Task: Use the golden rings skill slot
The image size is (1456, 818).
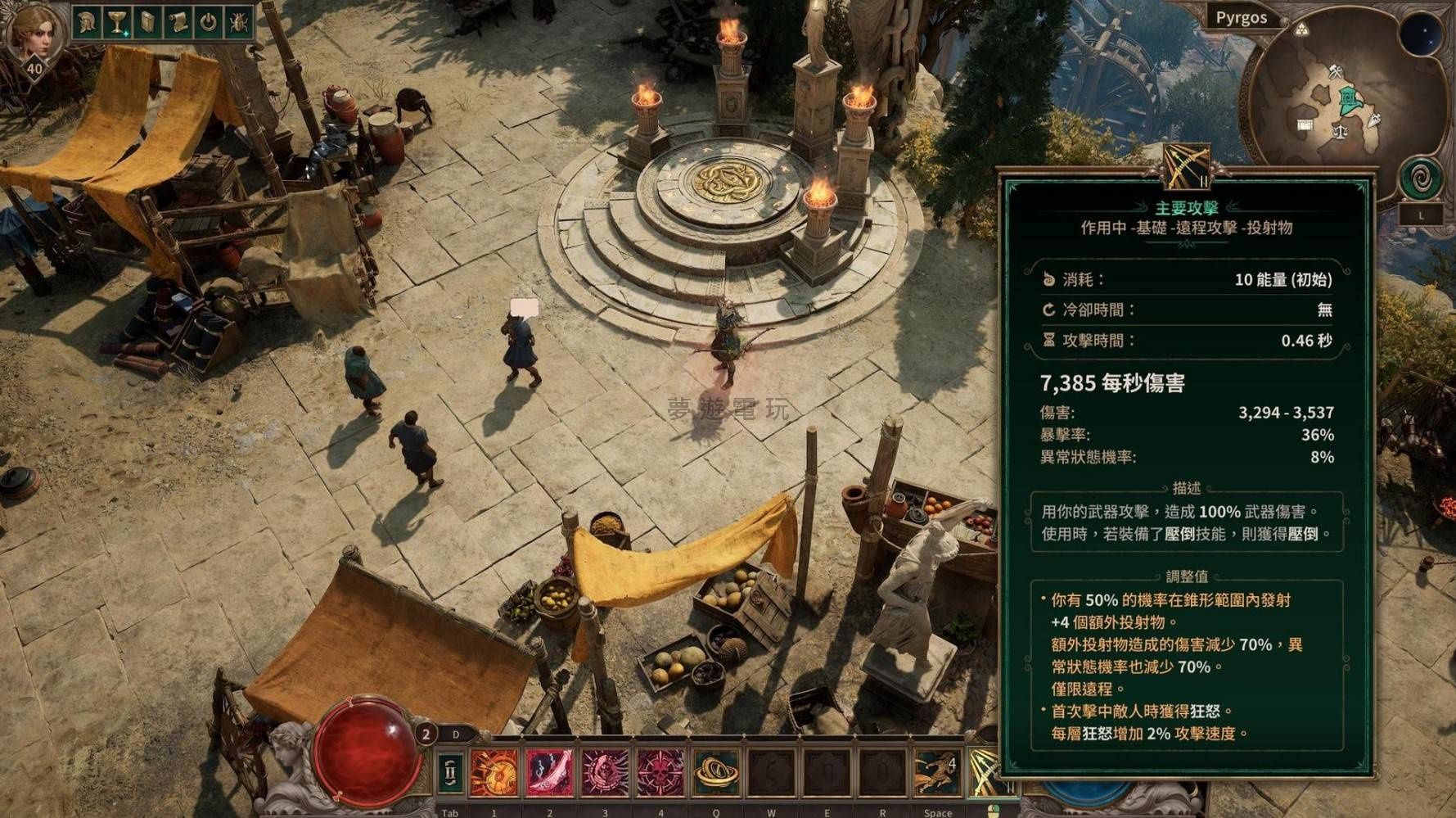Action: (x=716, y=771)
